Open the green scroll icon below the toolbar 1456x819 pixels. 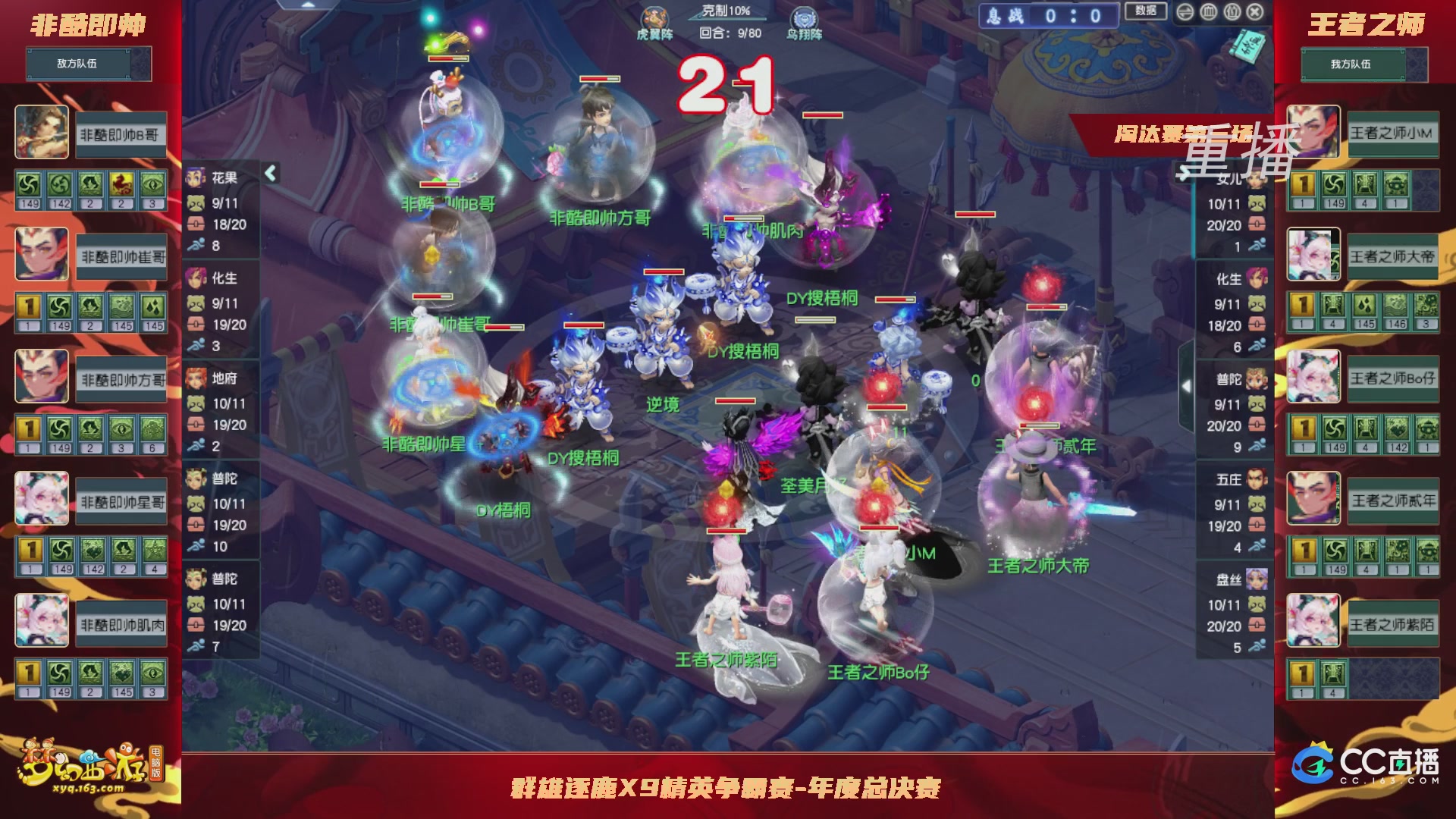[x=1247, y=47]
